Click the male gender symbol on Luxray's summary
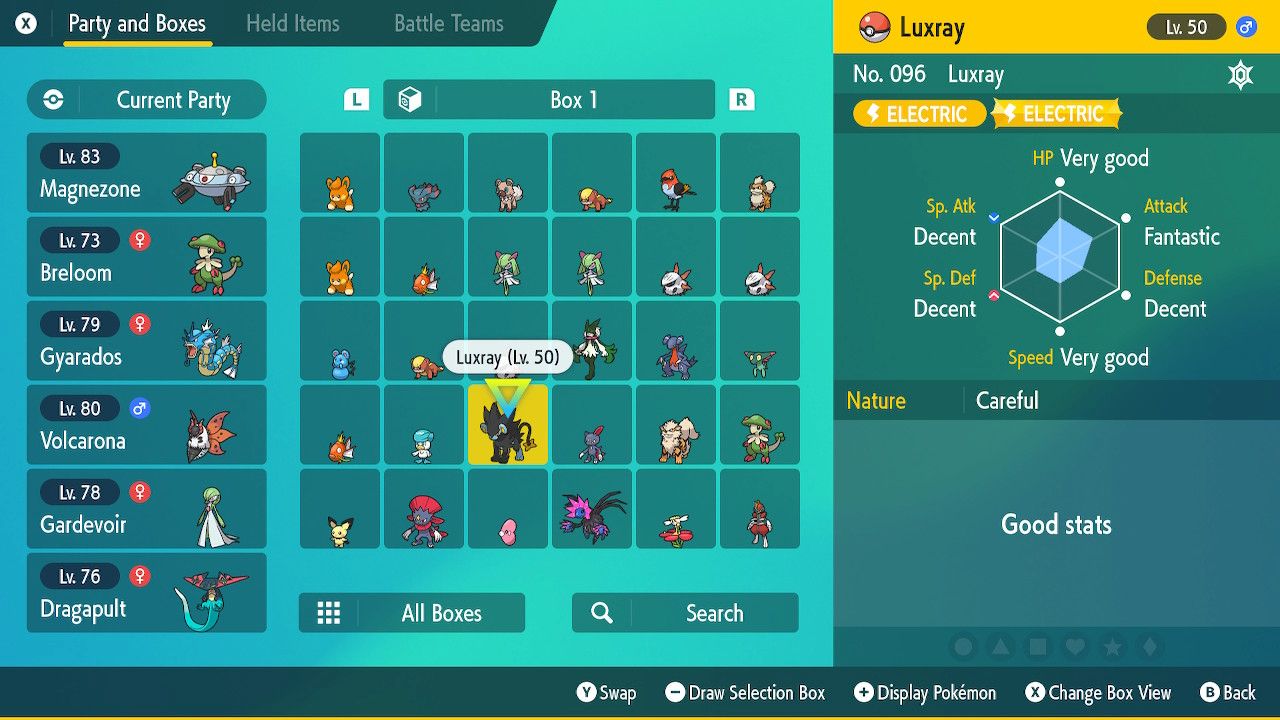This screenshot has height=720, width=1280. click(x=1247, y=27)
